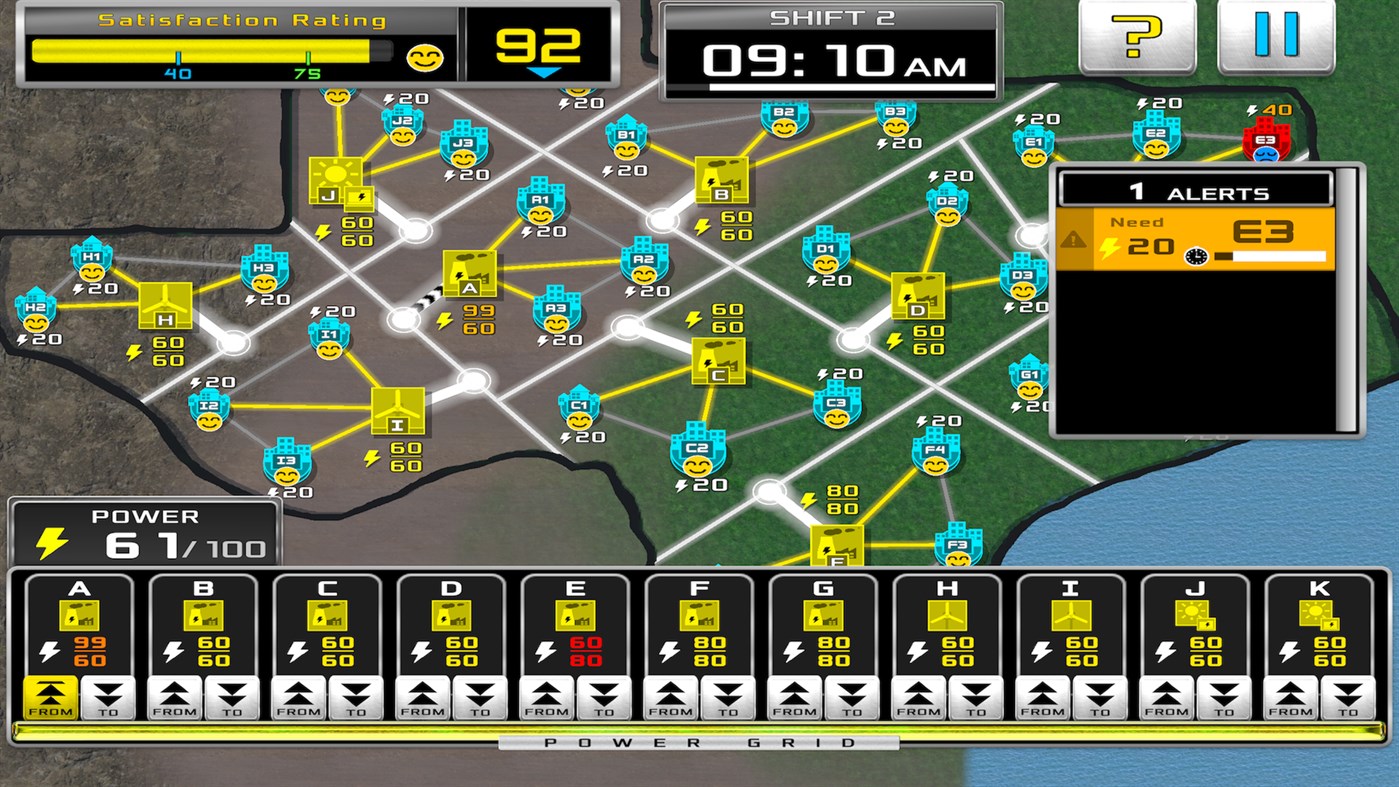
Task: Click the Shift 2 clock display
Action: (830, 60)
